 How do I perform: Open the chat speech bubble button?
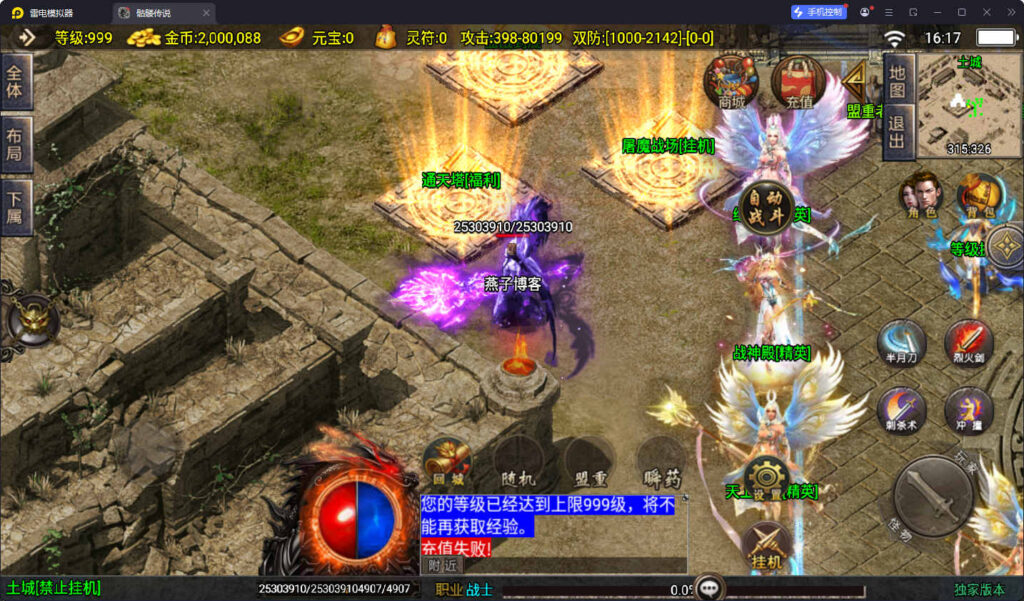(710, 588)
